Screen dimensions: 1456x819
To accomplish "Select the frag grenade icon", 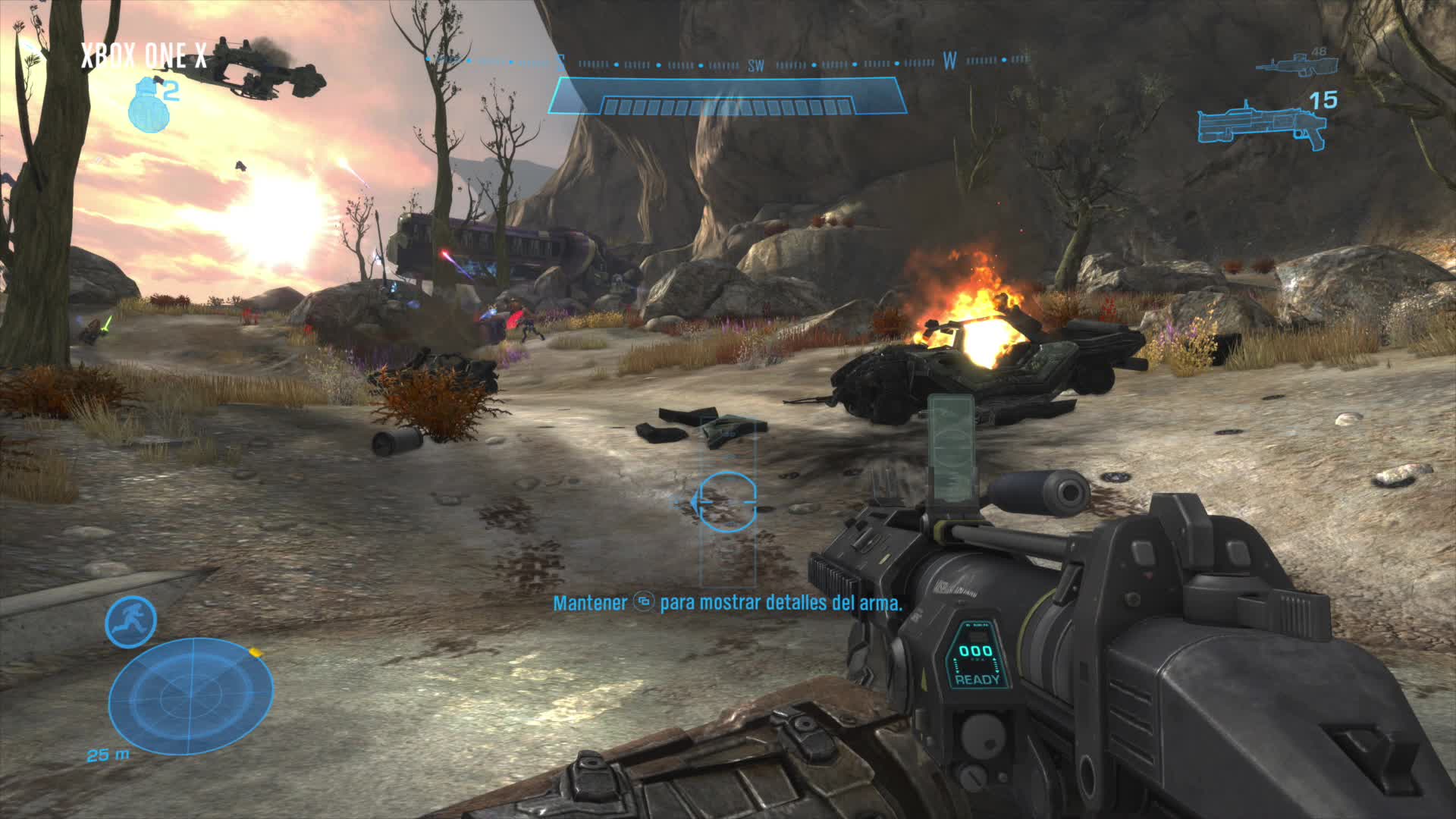I will [x=144, y=108].
